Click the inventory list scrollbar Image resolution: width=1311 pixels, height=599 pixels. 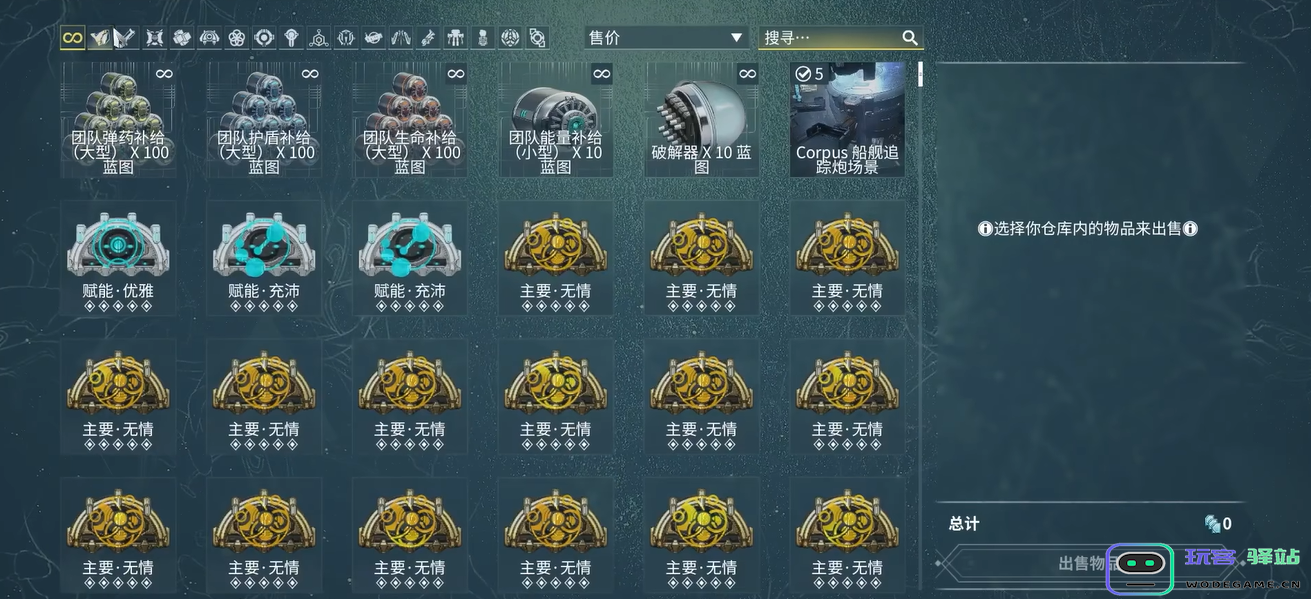tap(920, 75)
